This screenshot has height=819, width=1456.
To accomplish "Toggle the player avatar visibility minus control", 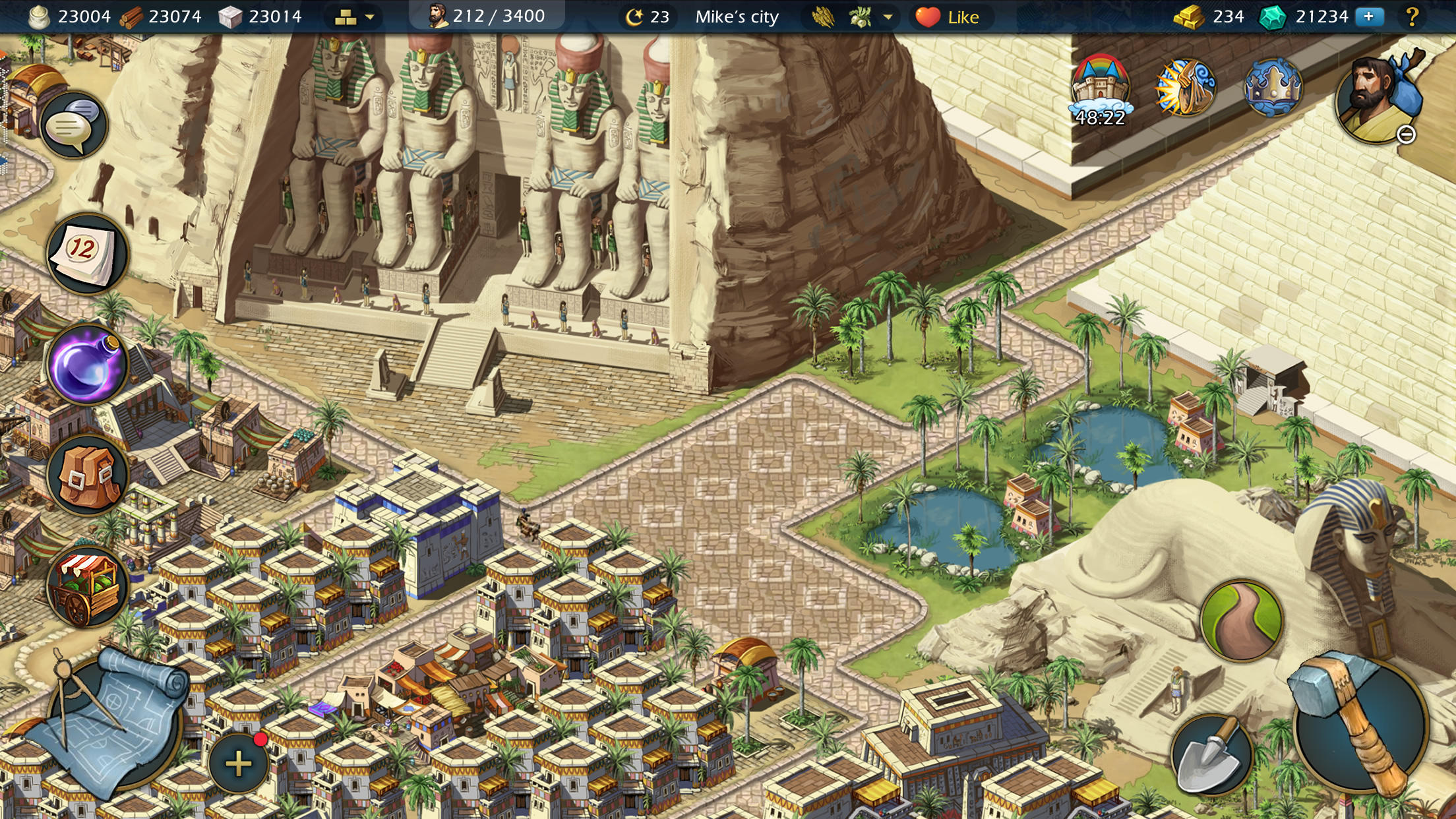I will [1405, 135].
